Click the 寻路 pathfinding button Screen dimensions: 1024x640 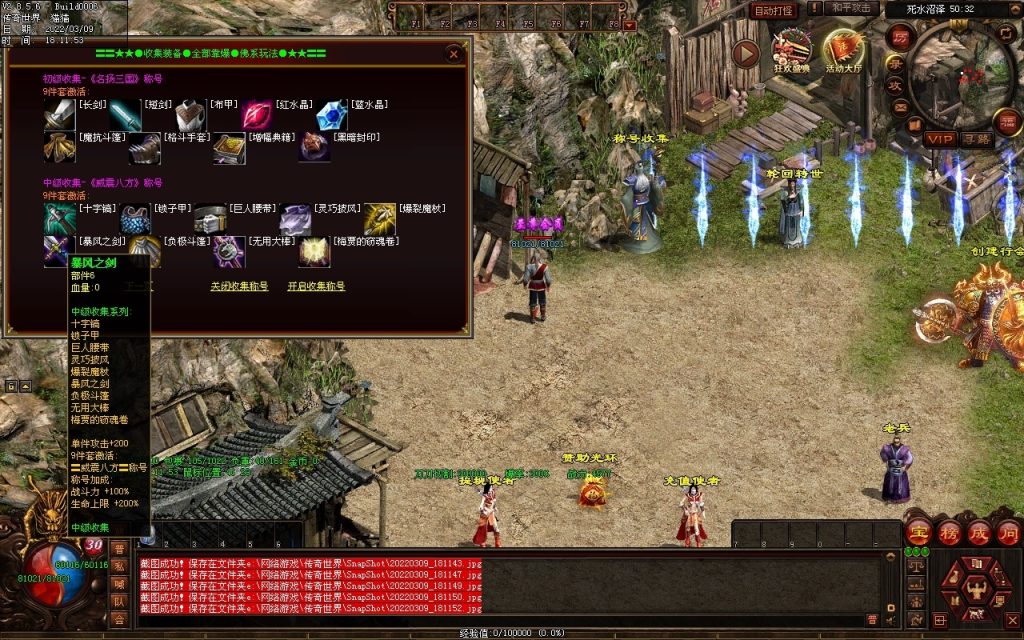click(x=977, y=139)
